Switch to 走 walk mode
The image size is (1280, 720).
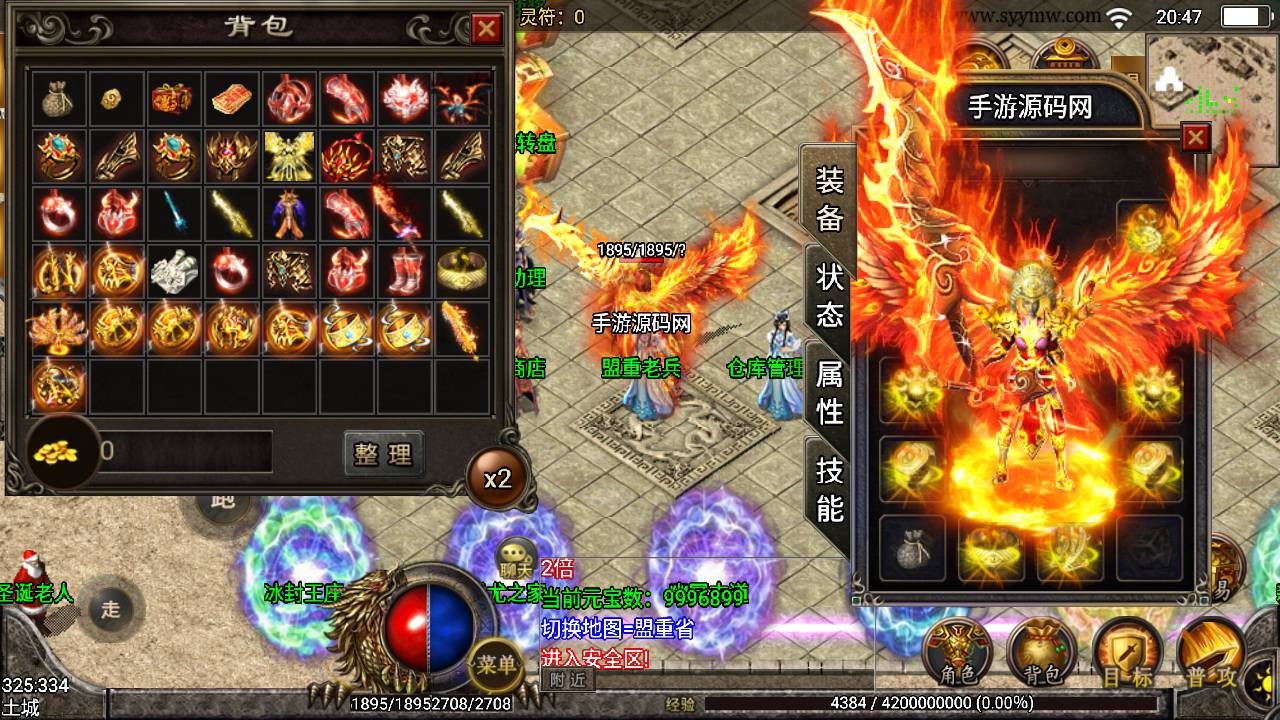click(x=110, y=609)
